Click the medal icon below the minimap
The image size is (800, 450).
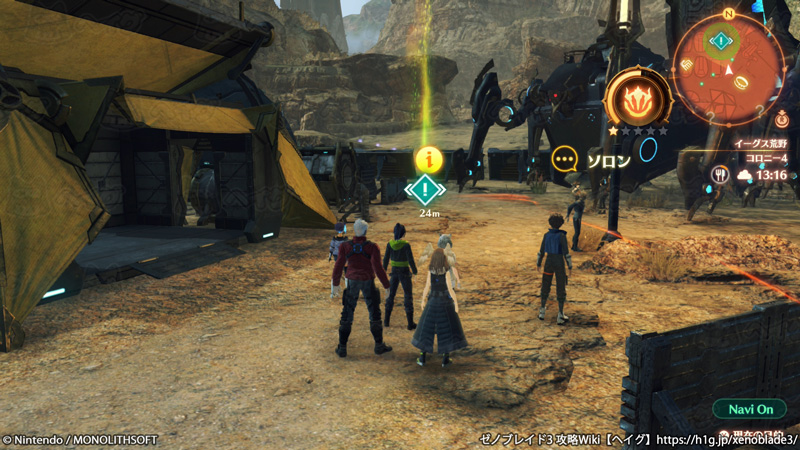pyautogui.click(x=780, y=119)
